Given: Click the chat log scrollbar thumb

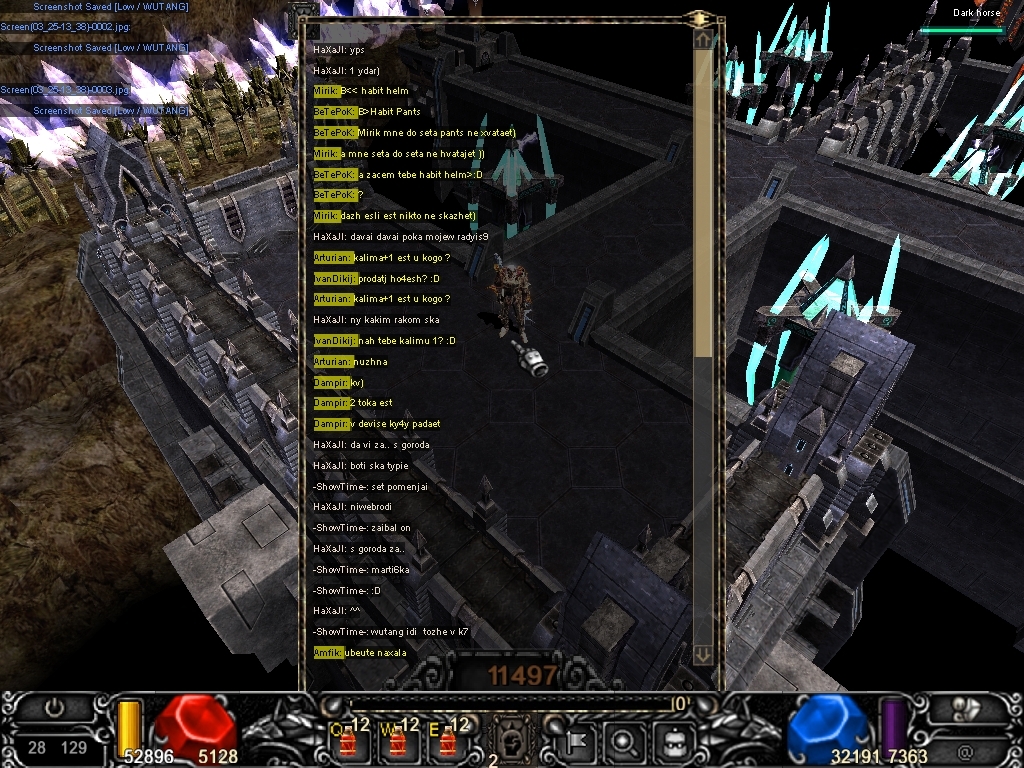Looking at the screenshot, I should (704, 200).
